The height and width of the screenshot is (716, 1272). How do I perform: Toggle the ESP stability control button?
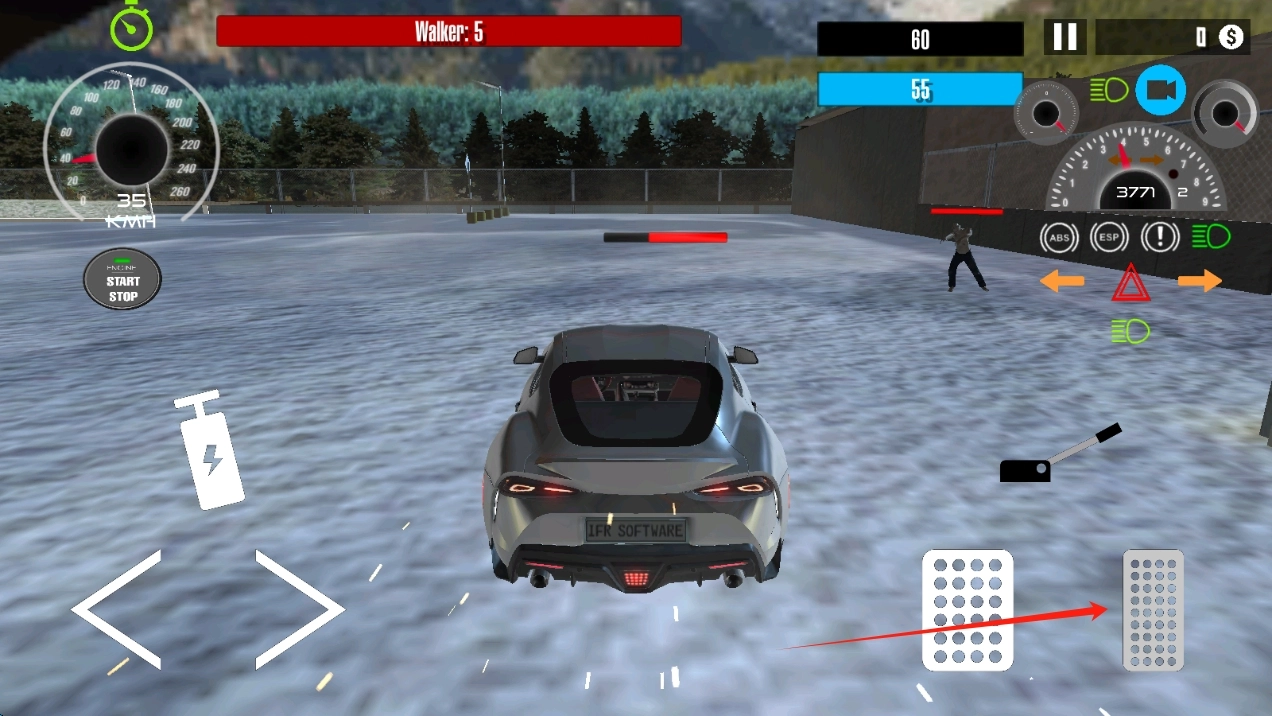[x=1109, y=237]
